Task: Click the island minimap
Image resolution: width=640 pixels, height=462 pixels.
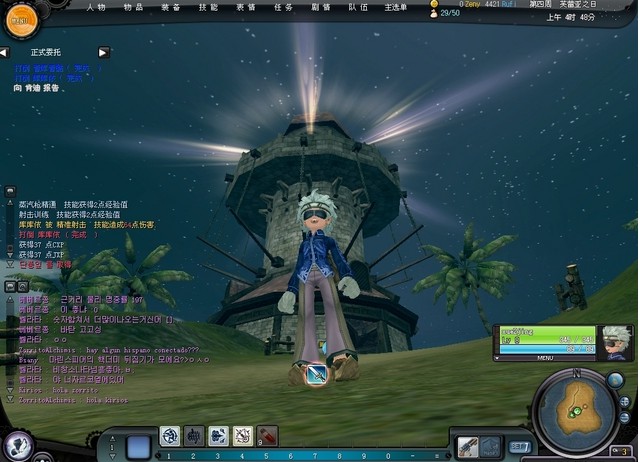Action: tap(577, 408)
